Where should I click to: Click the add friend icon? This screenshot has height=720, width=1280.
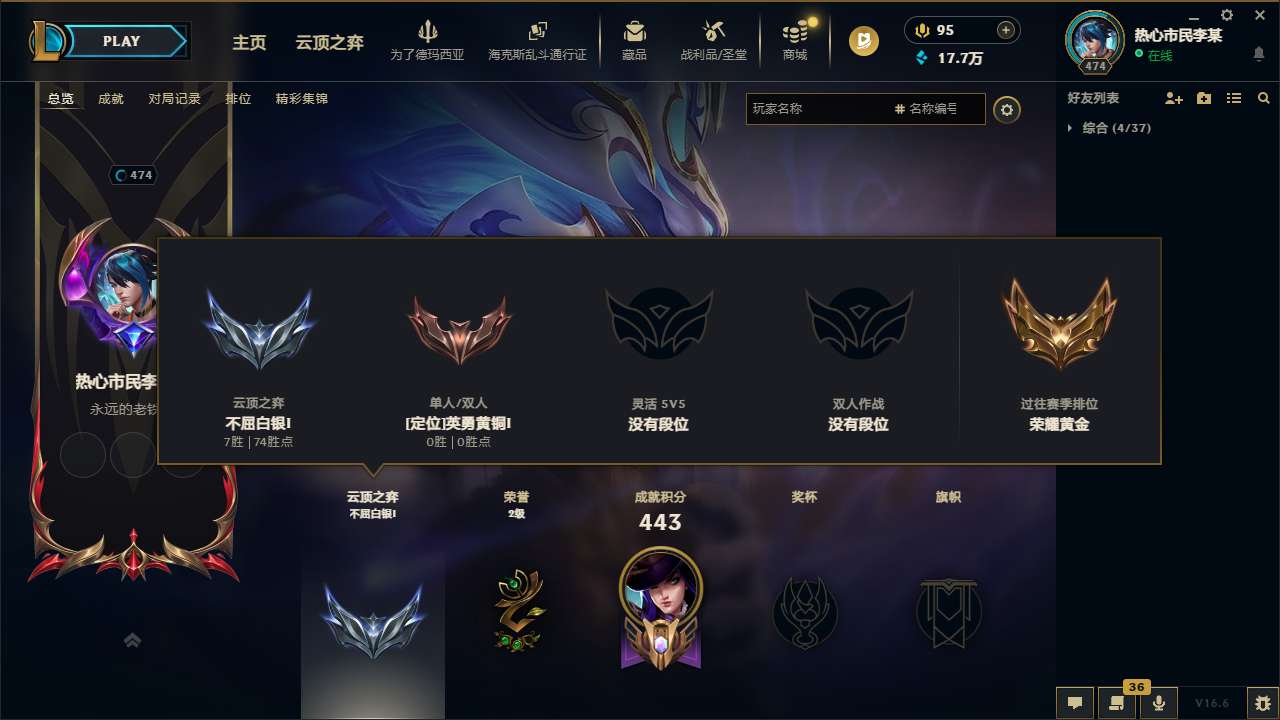click(x=1175, y=98)
